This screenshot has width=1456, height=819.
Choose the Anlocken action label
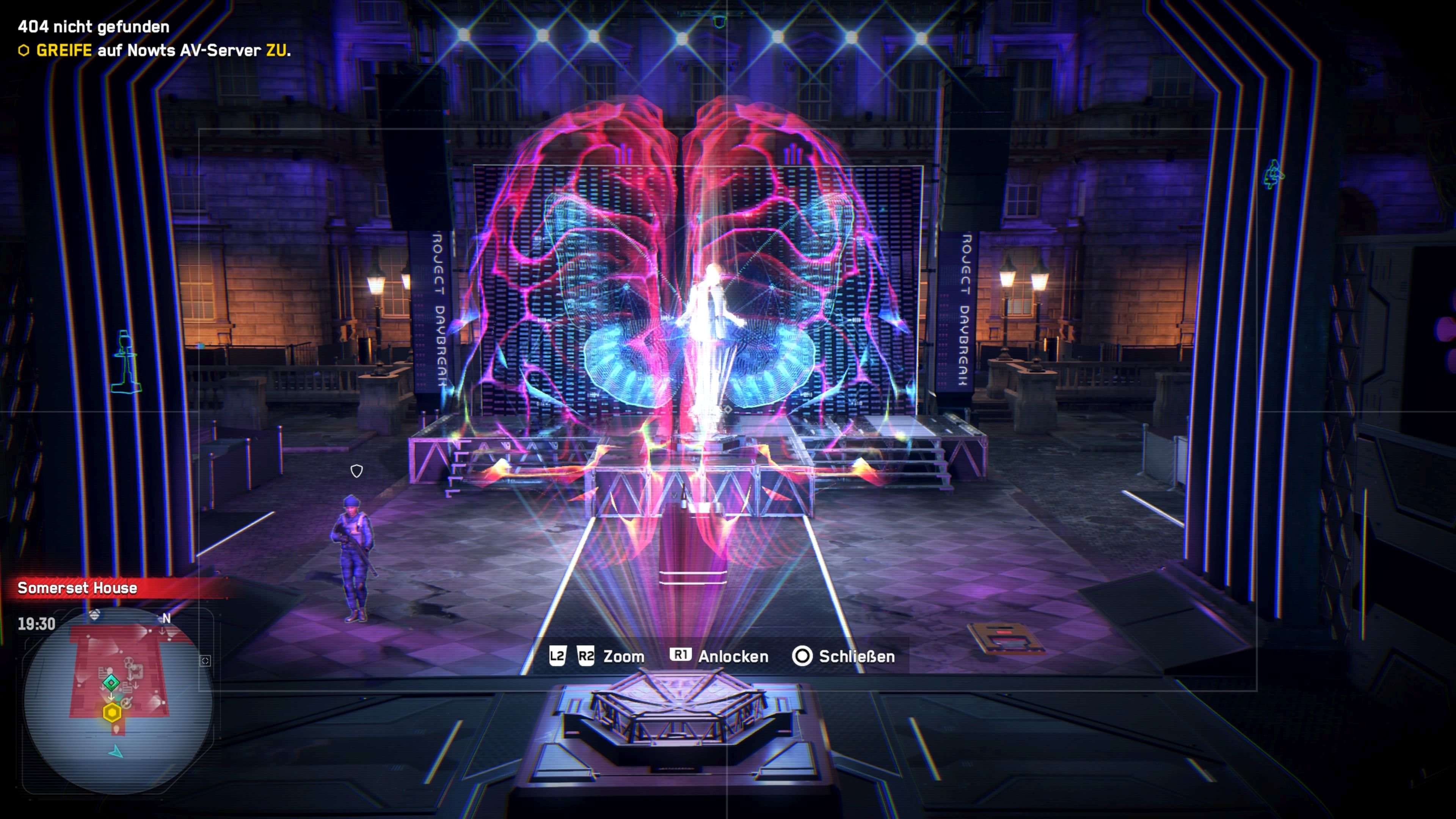pyautogui.click(x=733, y=656)
